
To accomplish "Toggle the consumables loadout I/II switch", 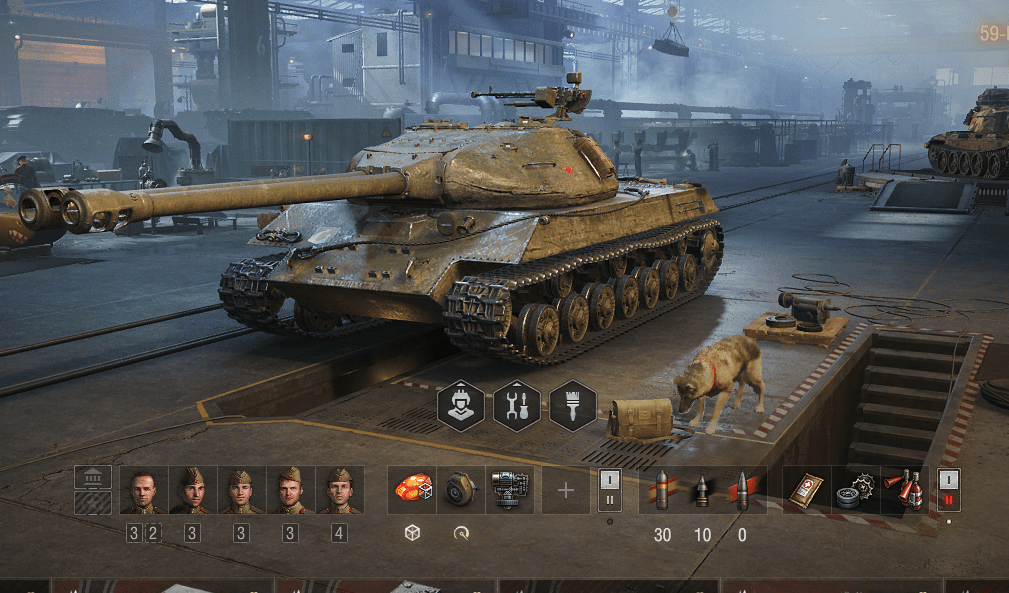I will coord(948,490).
